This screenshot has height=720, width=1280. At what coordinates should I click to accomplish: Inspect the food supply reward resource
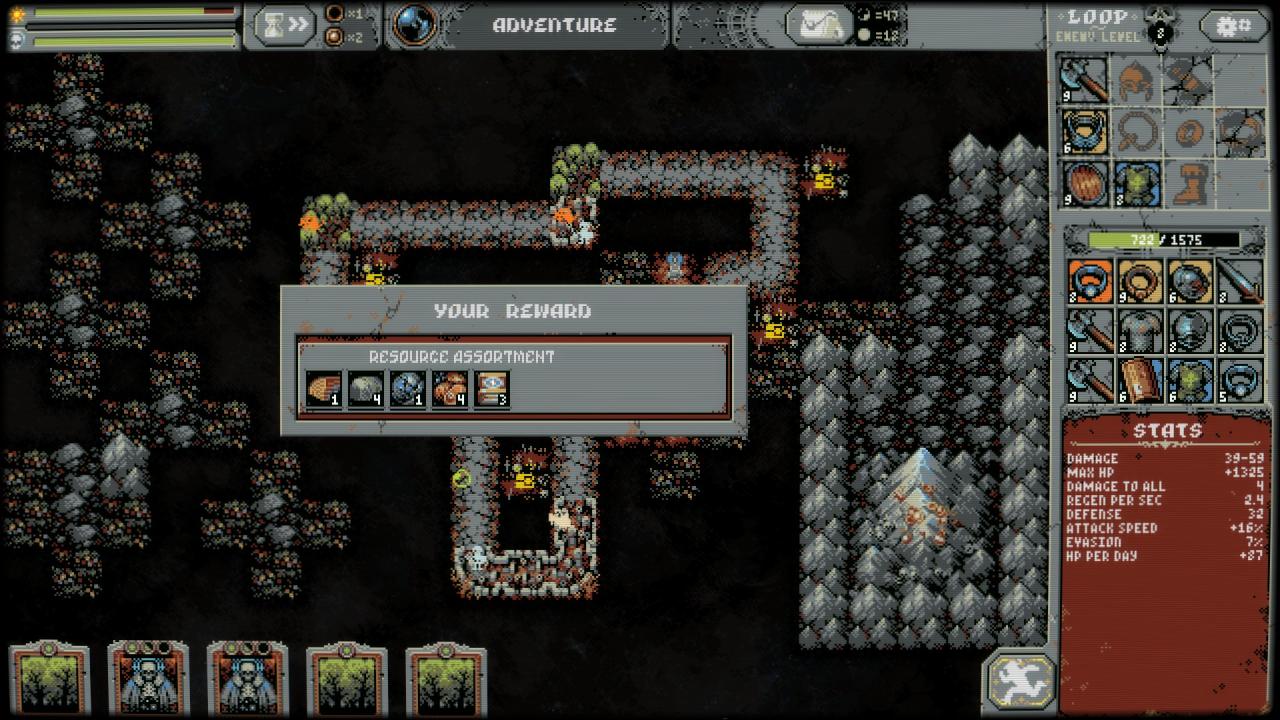pyautogui.click(x=449, y=389)
